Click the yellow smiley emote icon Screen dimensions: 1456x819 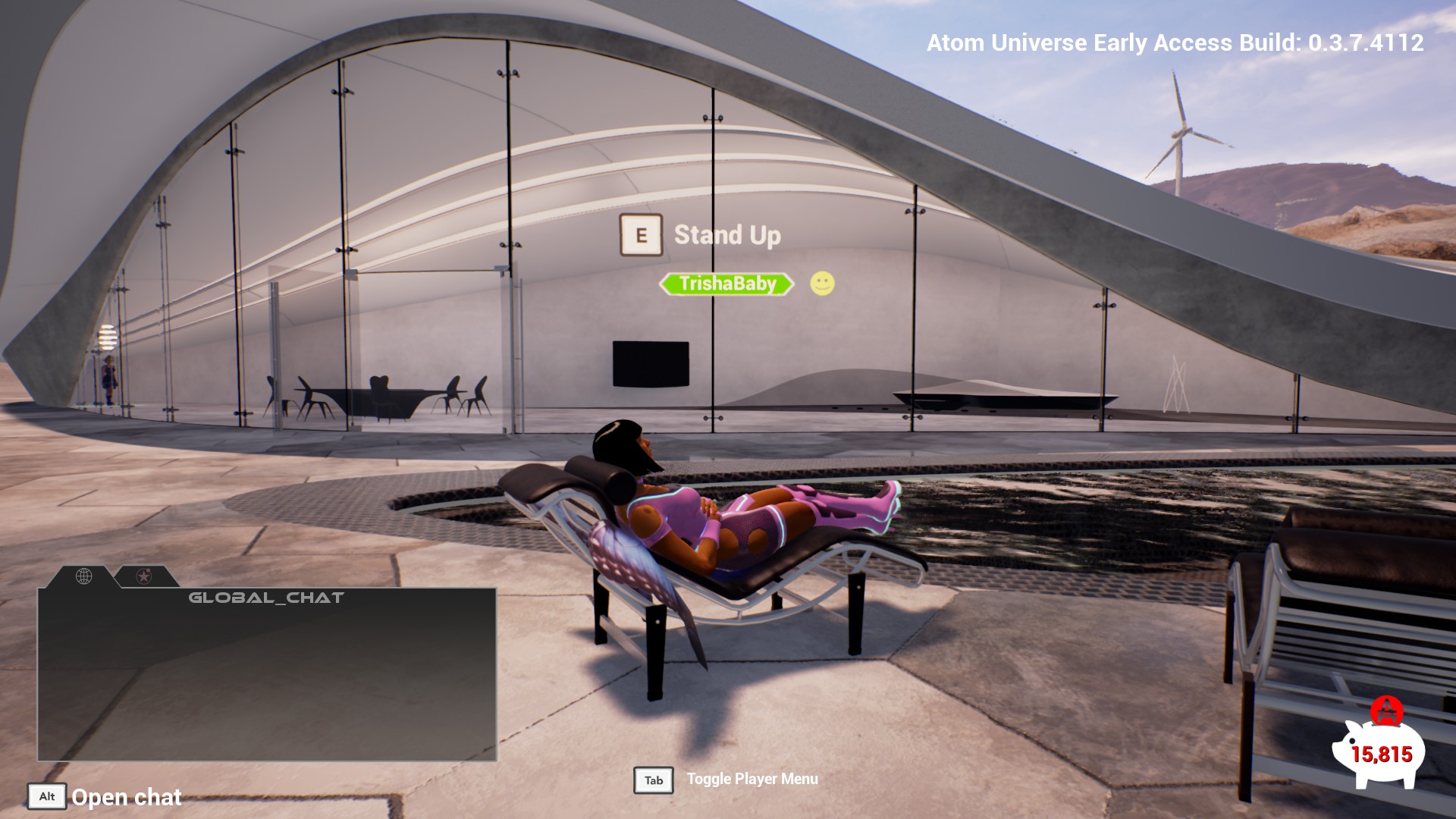coord(822,284)
